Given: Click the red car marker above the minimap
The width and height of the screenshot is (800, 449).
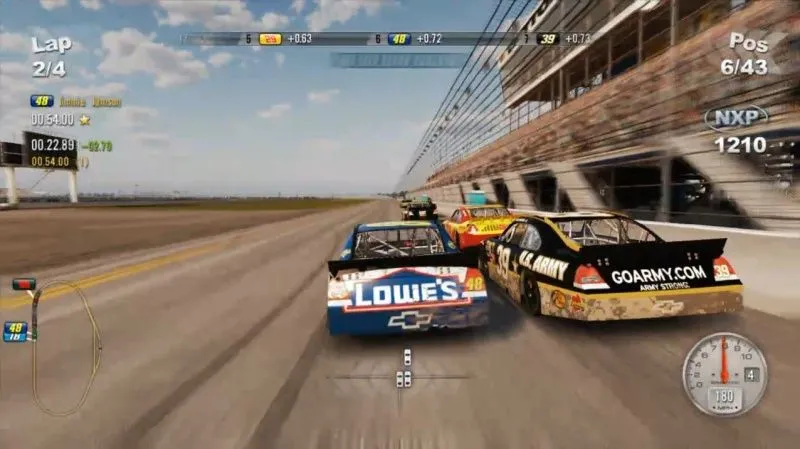Looking at the screenshot, I should pyautogui.click(x=24, y=285).
